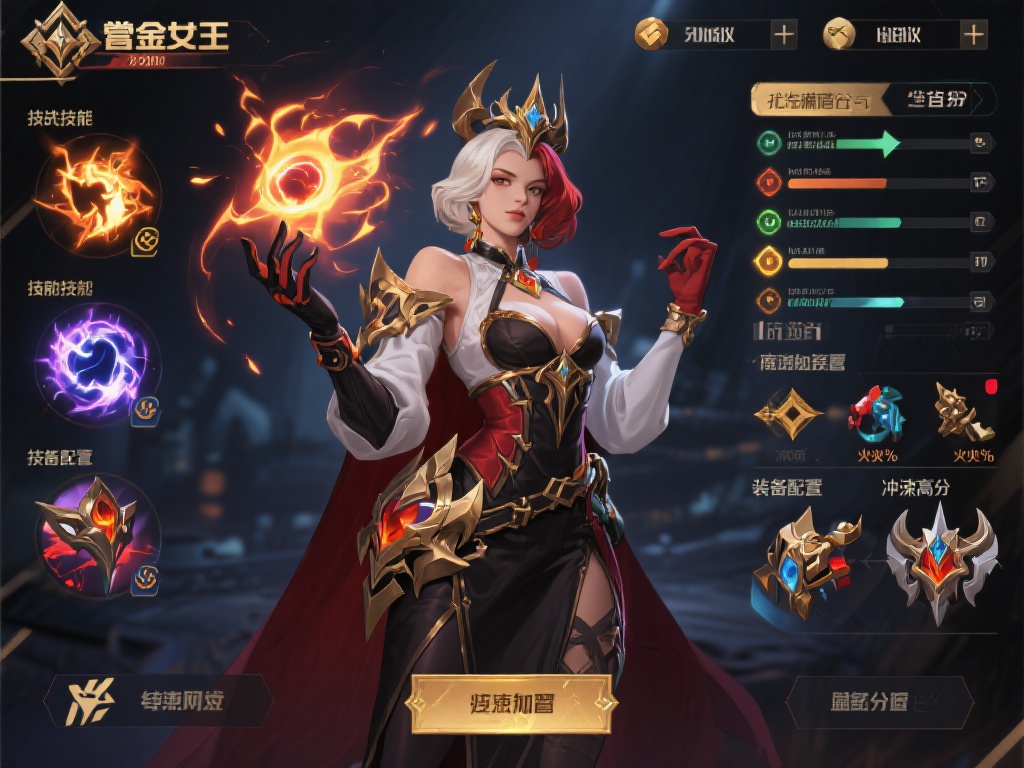The width and height of the screenshot is (1024, 768).
Task: Click the gold hero emblem in the top-left corner
Action: pos(62,42)
